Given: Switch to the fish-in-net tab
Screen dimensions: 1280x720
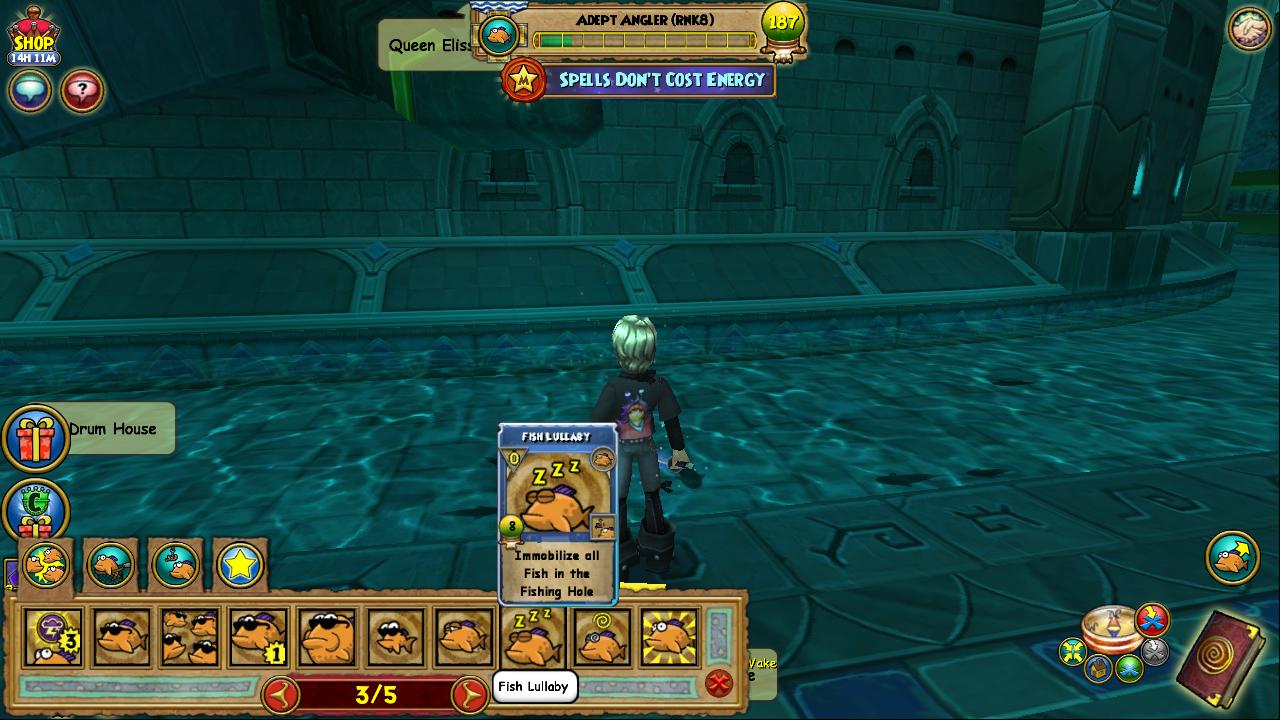Looking at the screenshot, I should (110, 567).
